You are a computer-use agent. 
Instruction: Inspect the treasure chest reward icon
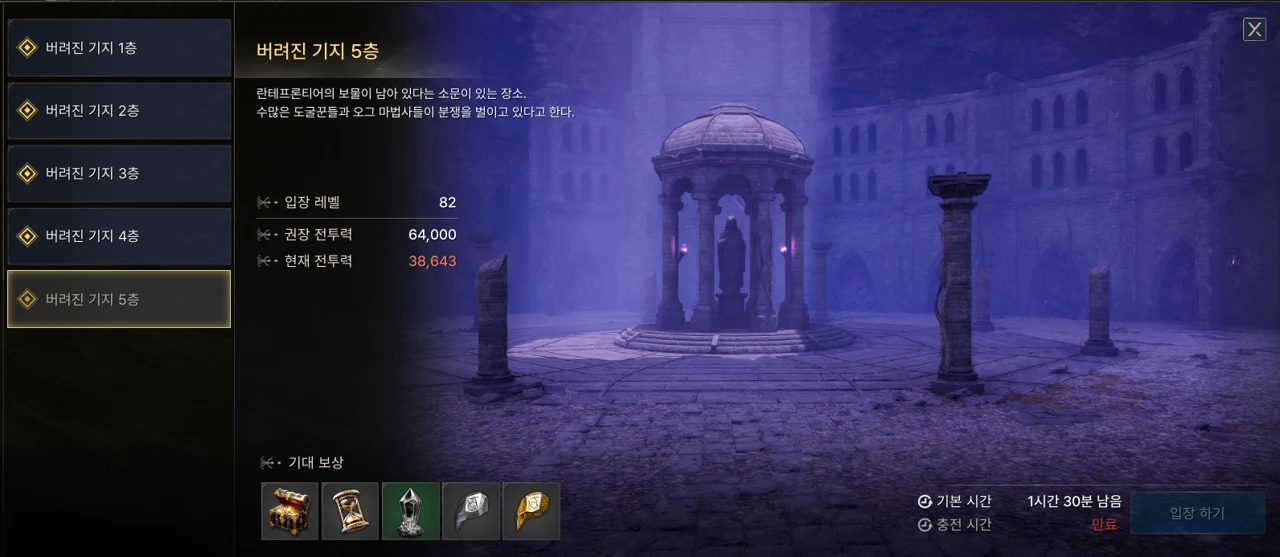(290, 511)
